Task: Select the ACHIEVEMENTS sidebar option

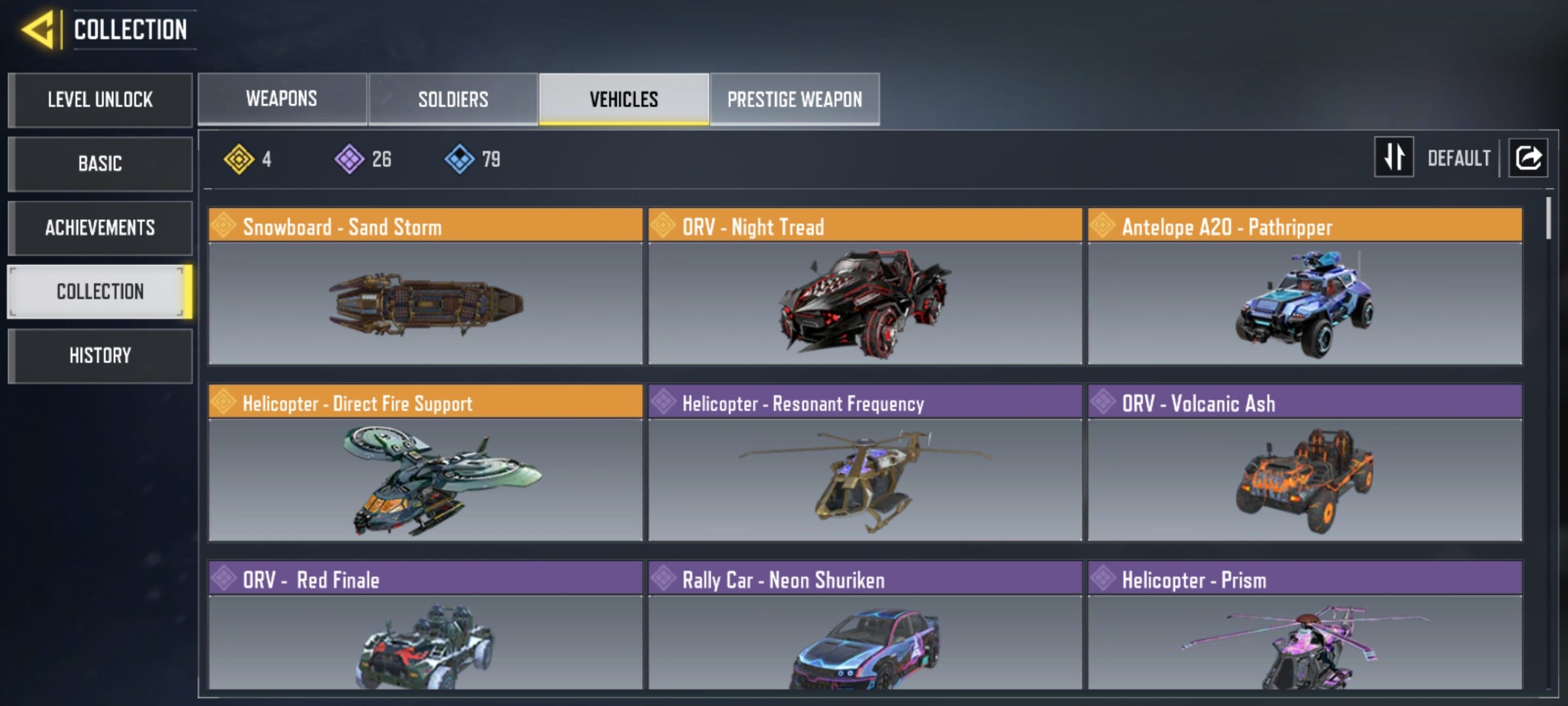Action: (100, 227)
